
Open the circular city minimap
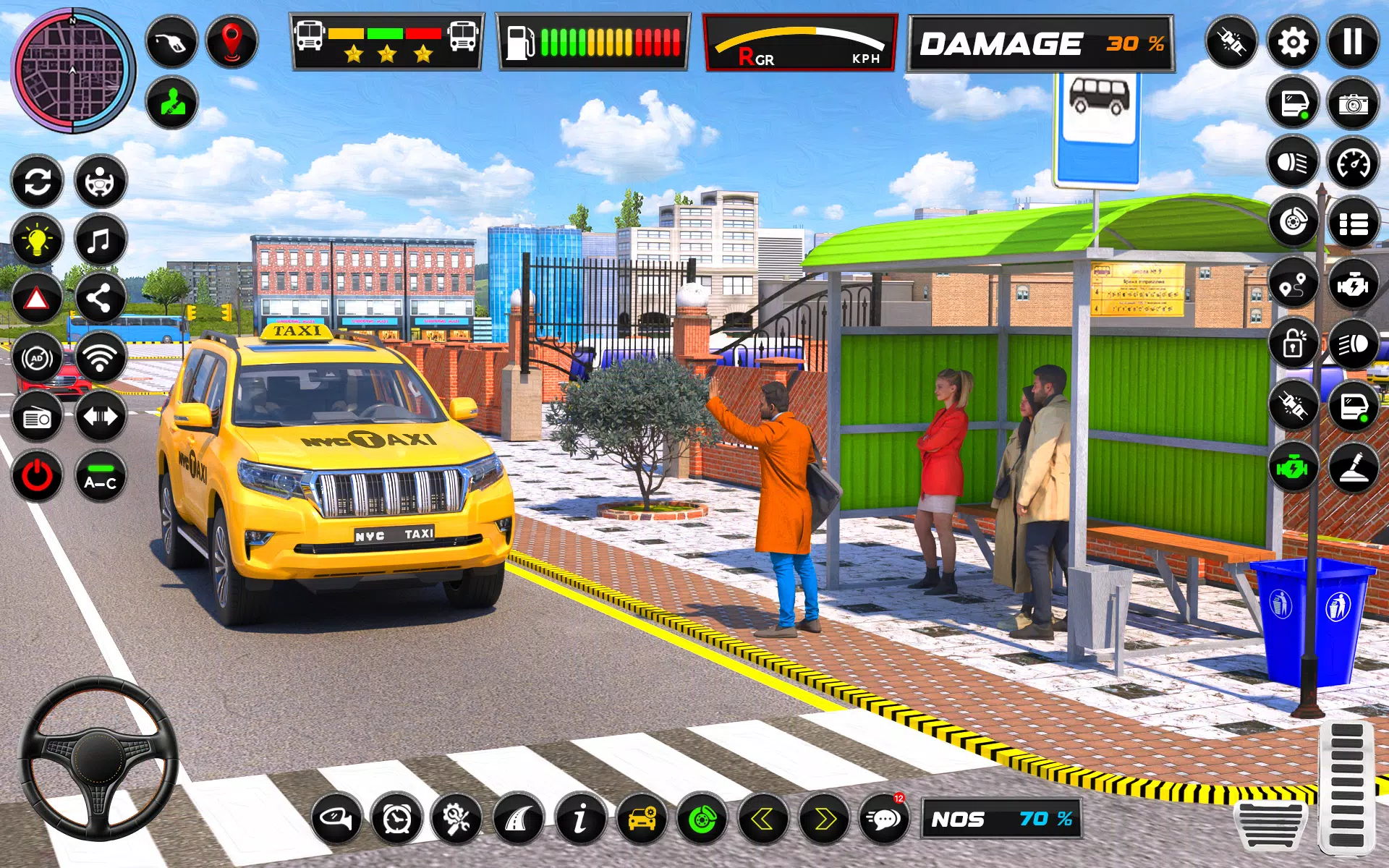coord(72,70)
